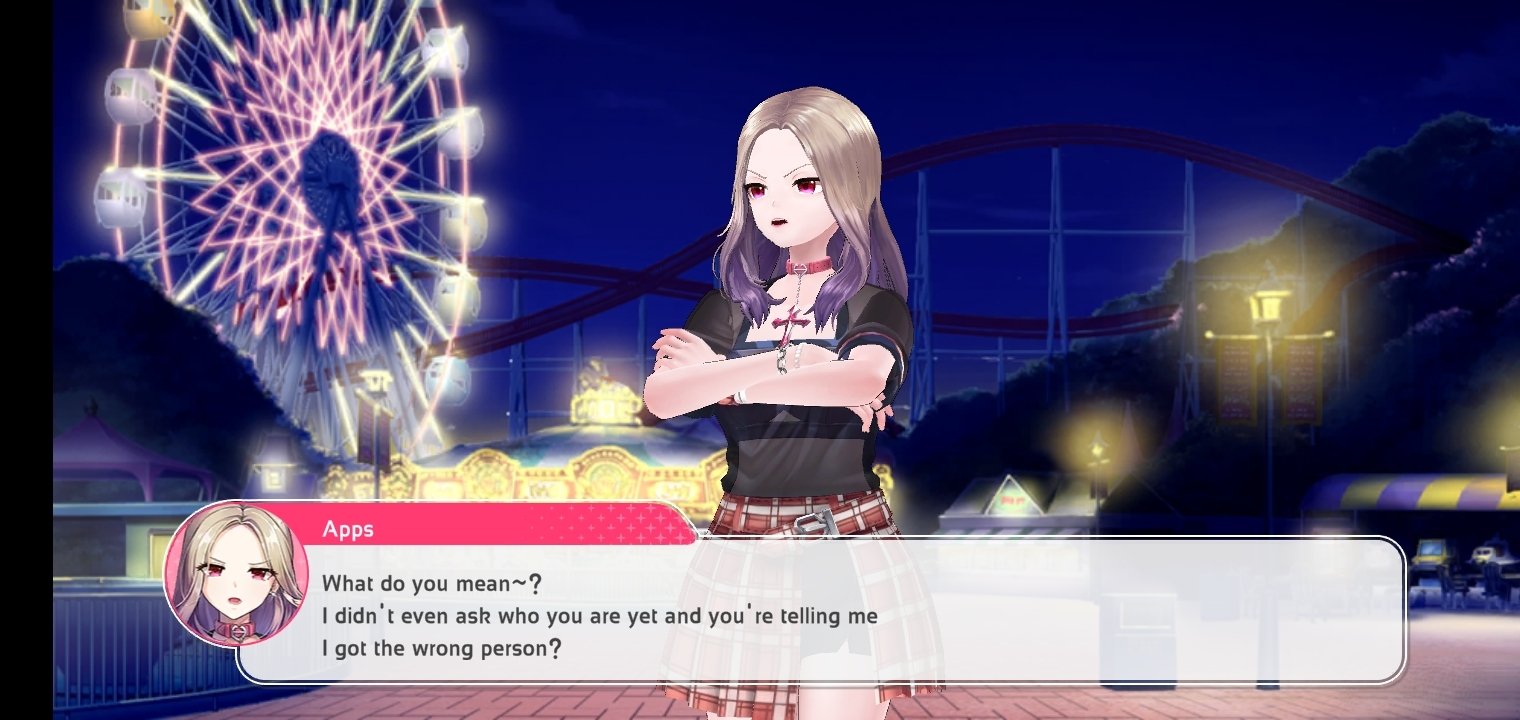The image size is (1520, 720).
Task: Advance the dialogue by clicking the text box
Action: point(820,612)
